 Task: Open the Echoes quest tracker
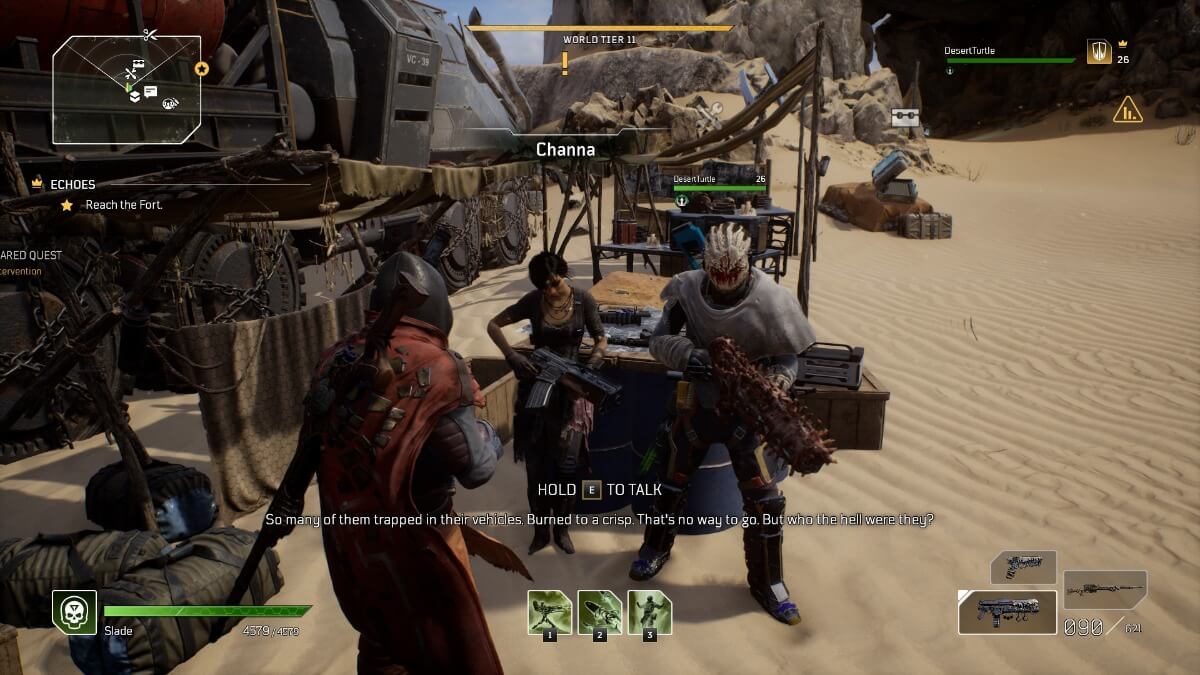pos(73,184)
